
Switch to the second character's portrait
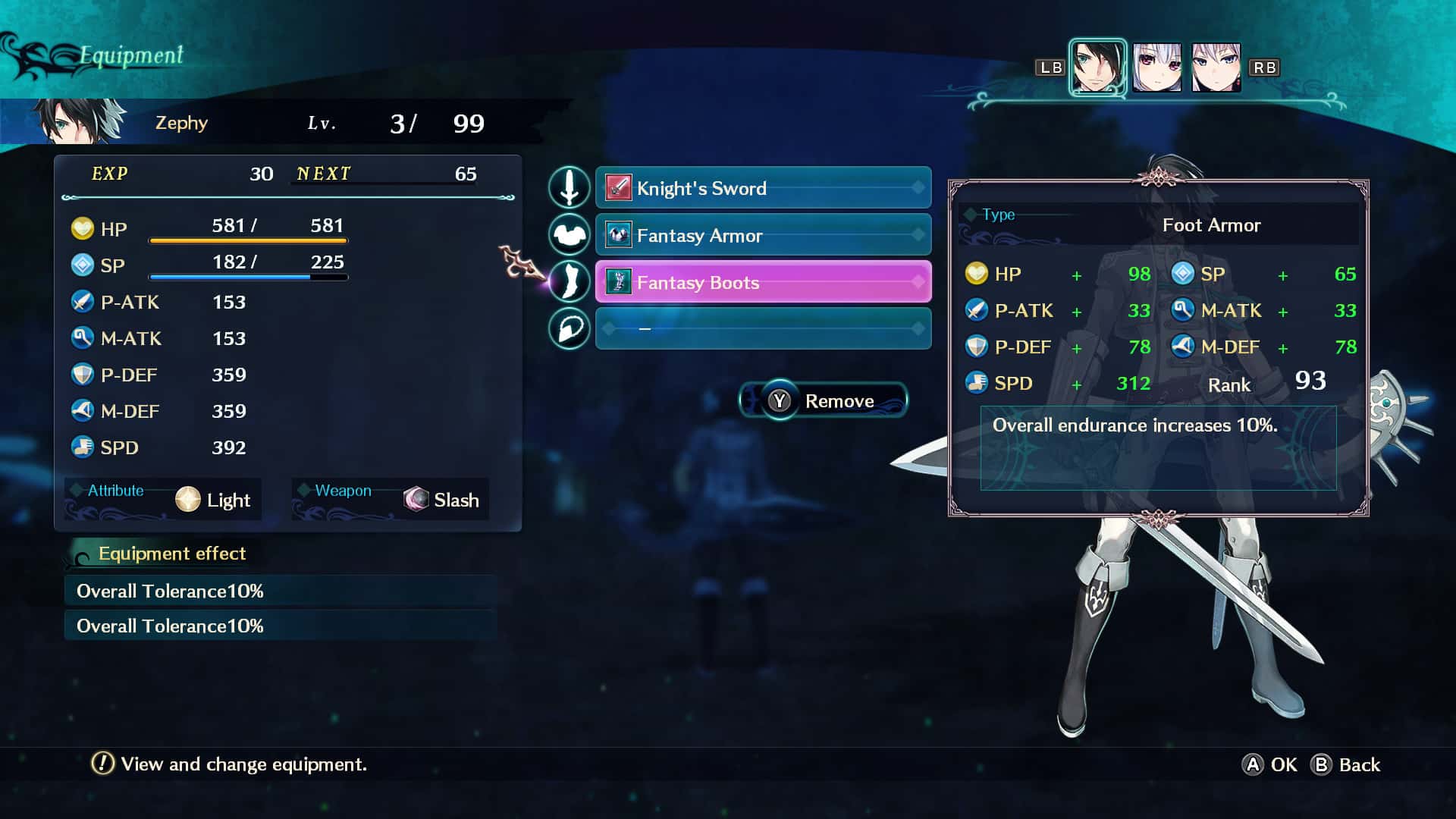pos(1158,67)
